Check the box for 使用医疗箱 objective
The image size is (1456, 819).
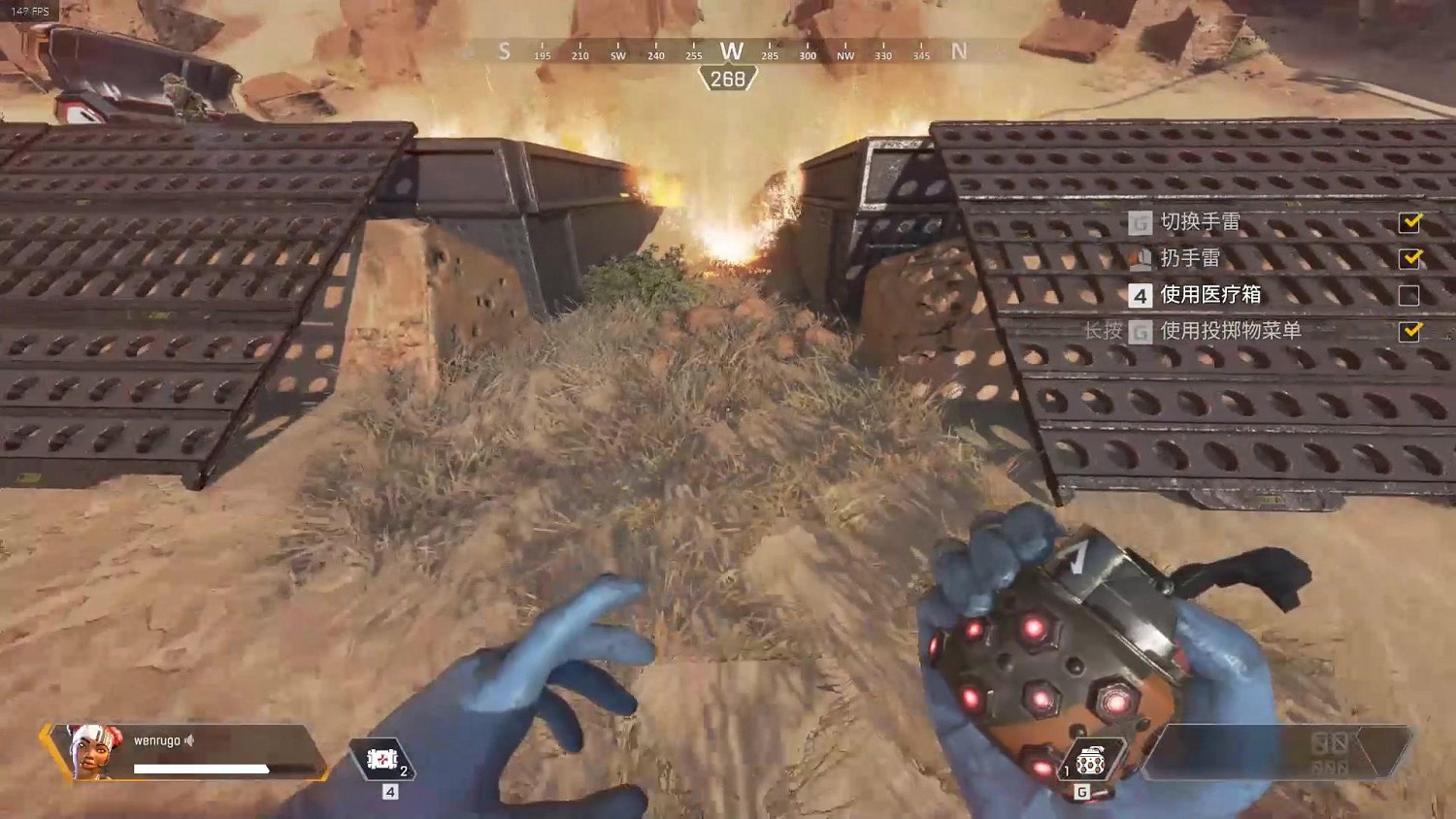click(1409, 293)
